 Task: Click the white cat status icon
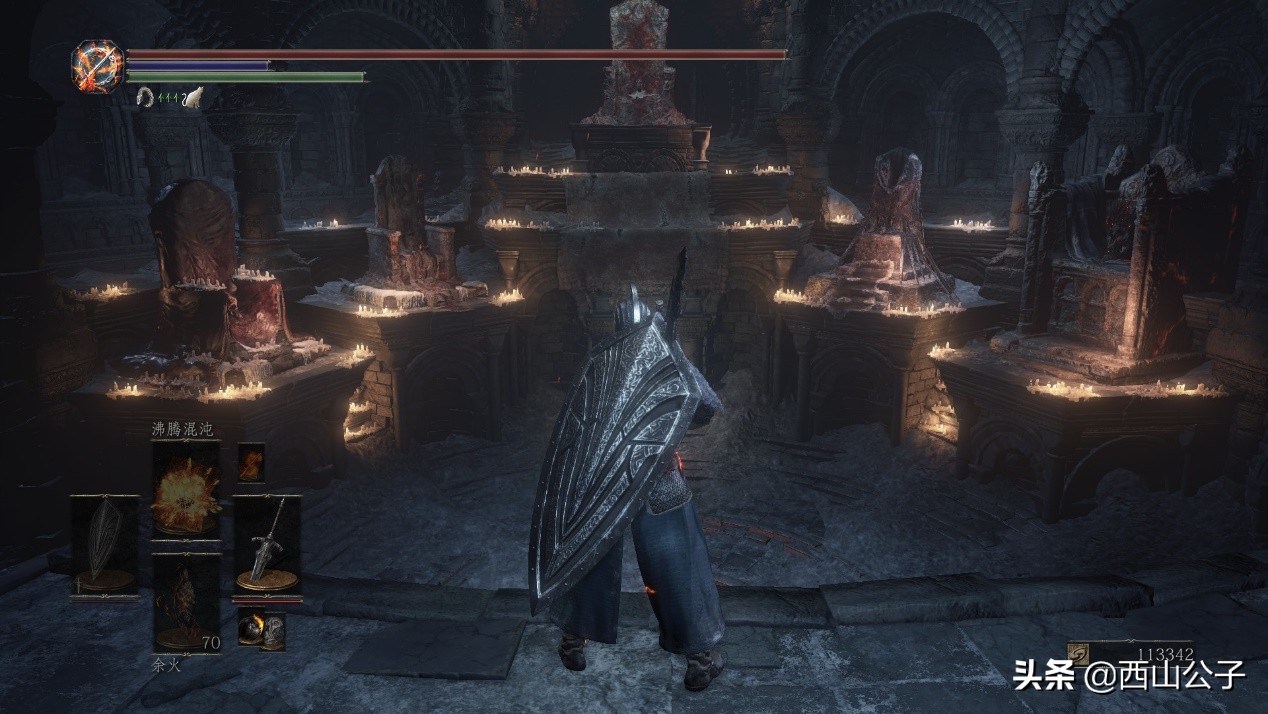tap(193, 97)
